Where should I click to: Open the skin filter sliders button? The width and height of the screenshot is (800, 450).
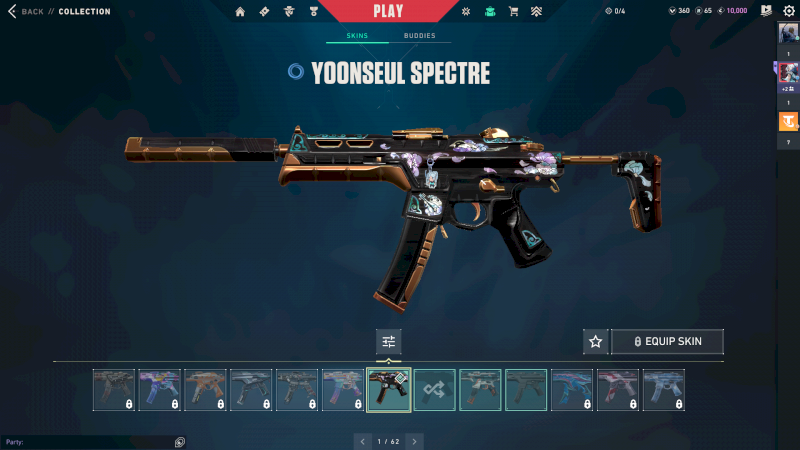click(x=389, y=342)
